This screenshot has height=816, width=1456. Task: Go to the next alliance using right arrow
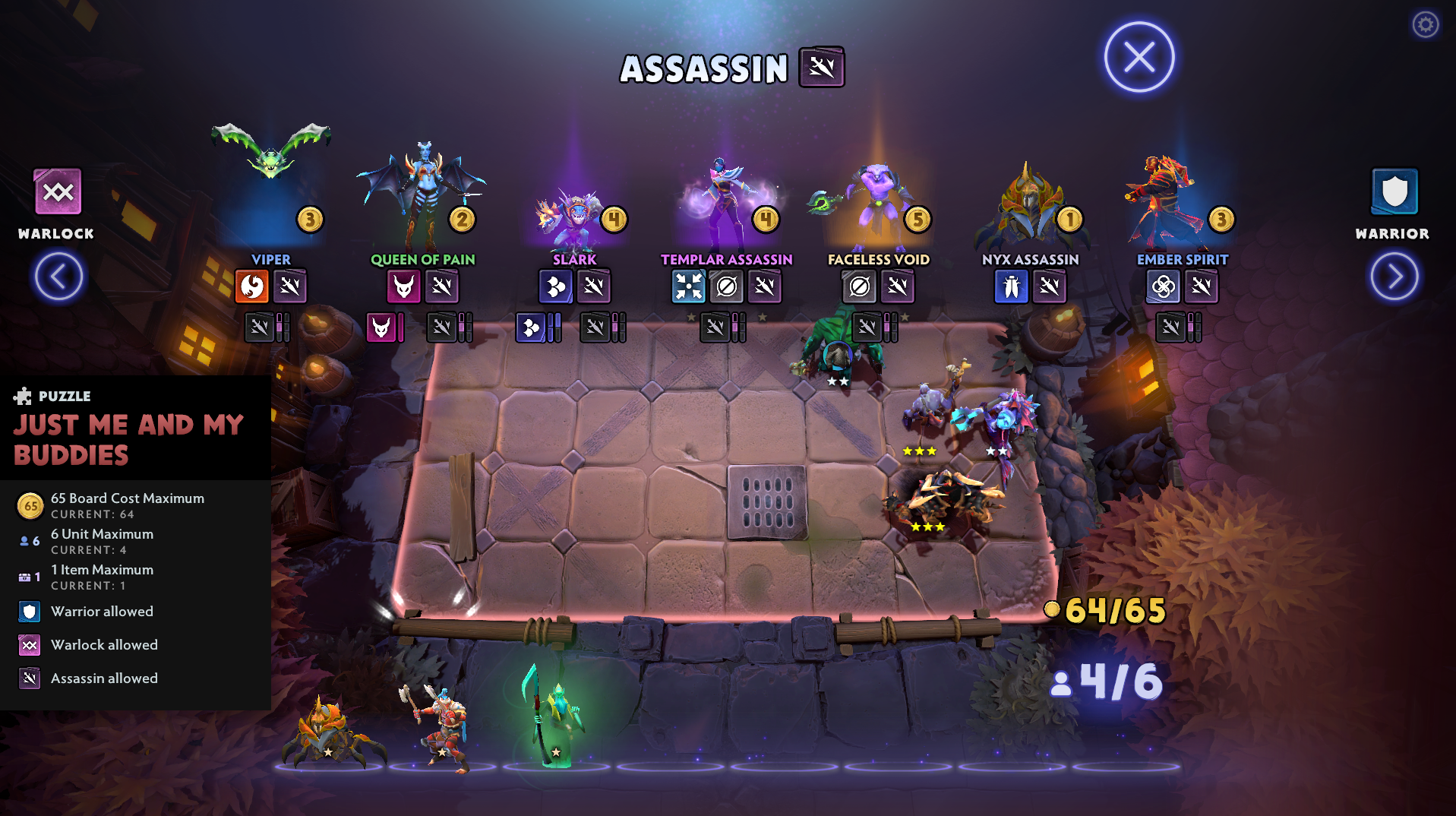[x=1394, y=277]
